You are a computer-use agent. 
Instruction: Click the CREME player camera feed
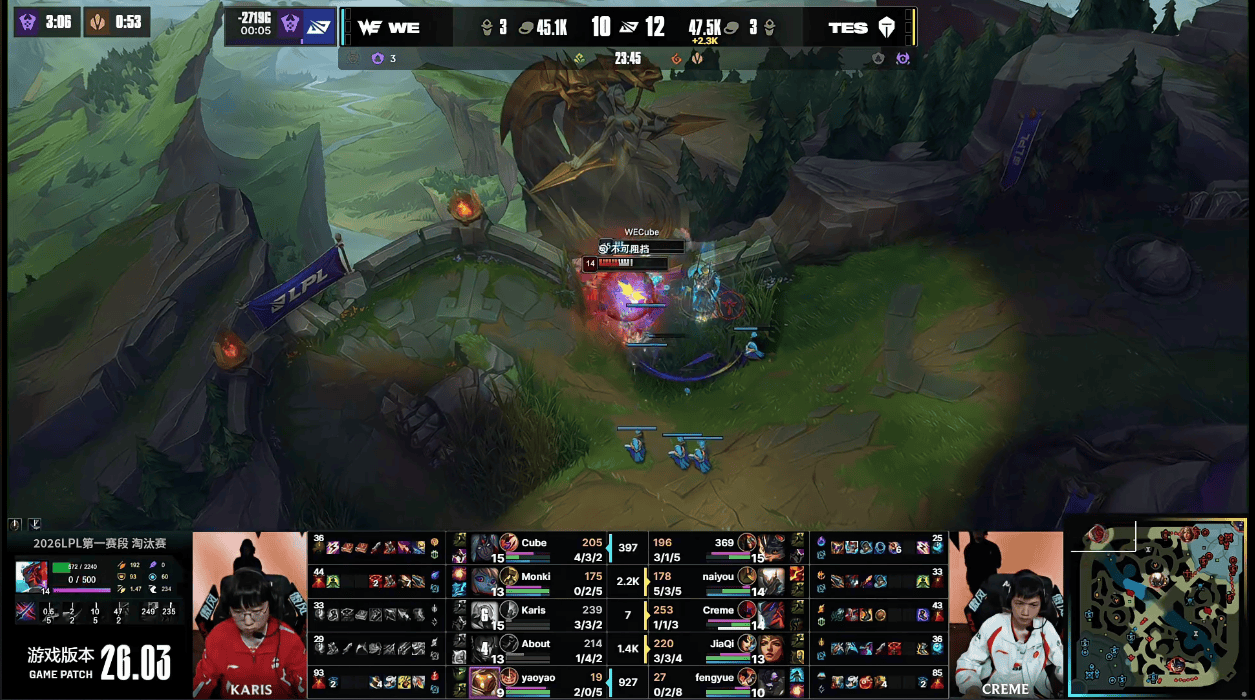1005,614
